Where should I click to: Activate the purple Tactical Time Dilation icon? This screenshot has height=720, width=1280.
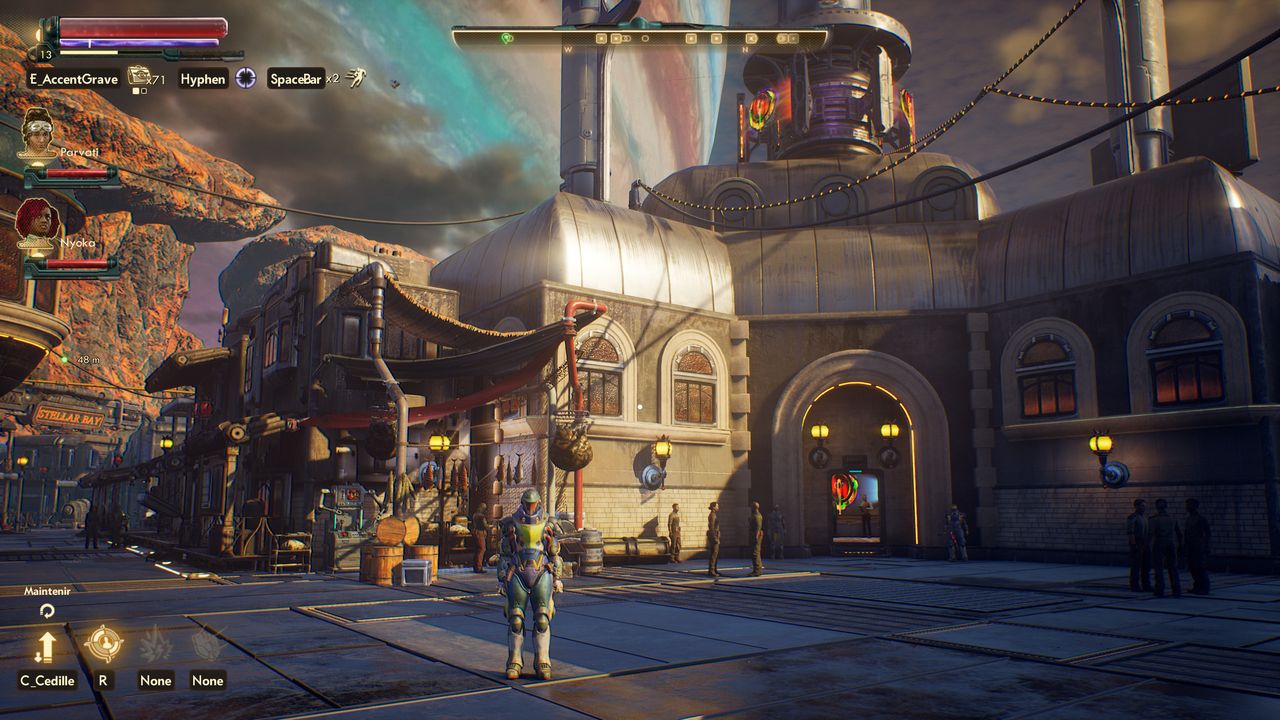246,78
